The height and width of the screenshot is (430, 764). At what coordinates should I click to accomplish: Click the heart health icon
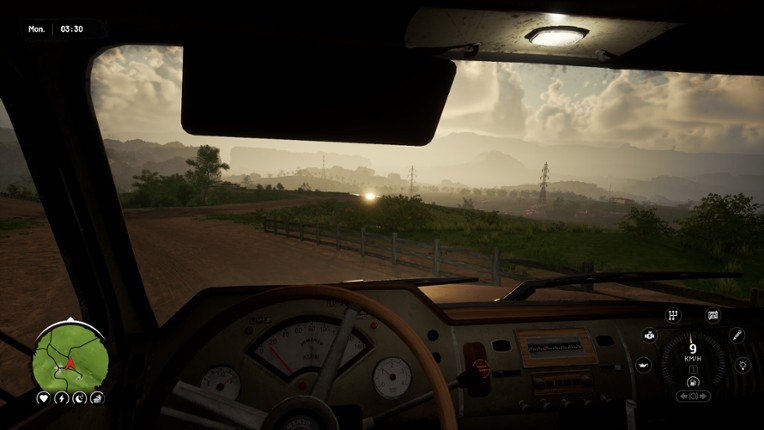pos(44,398)
